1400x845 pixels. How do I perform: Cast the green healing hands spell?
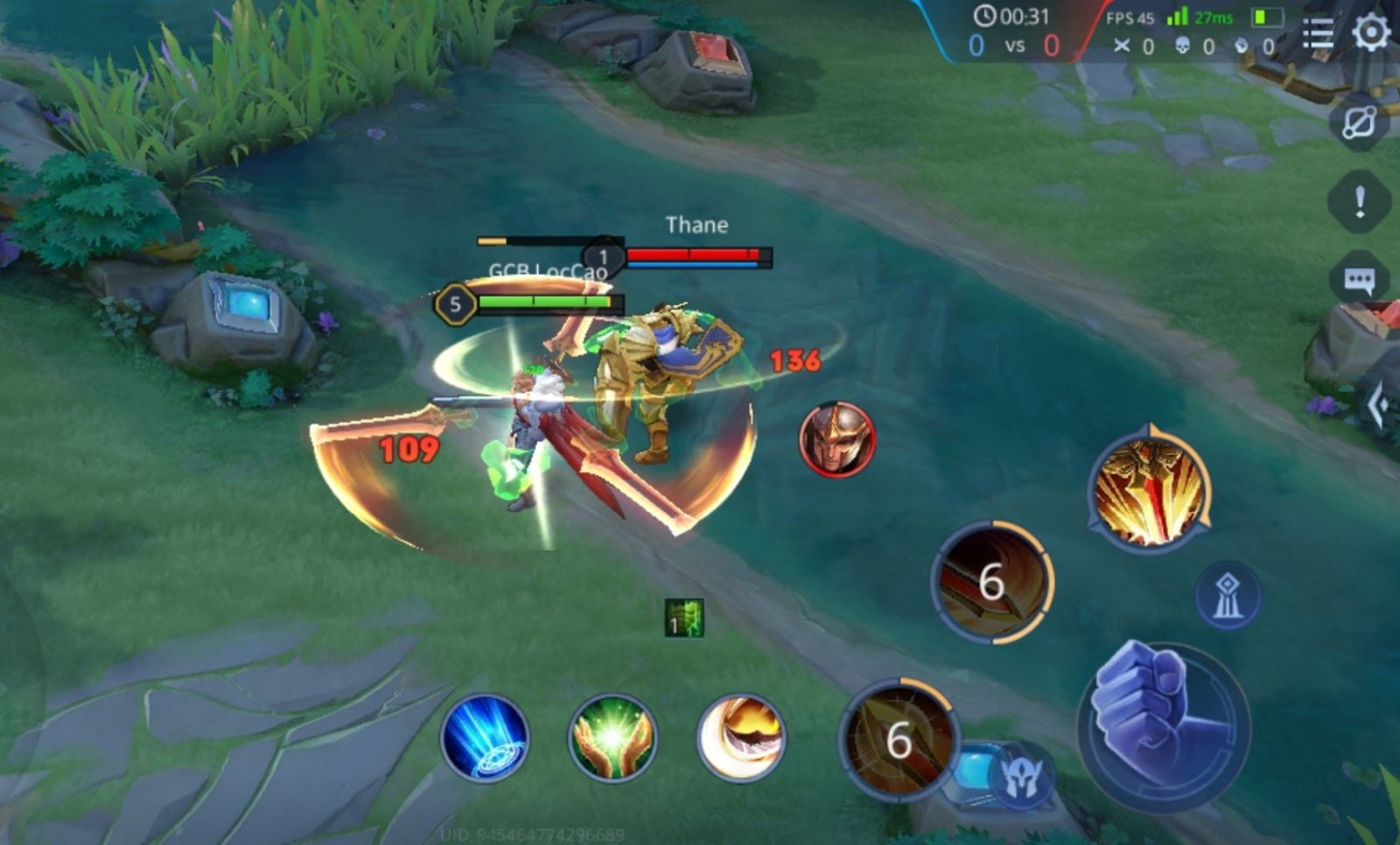click(x=612, y=737)
